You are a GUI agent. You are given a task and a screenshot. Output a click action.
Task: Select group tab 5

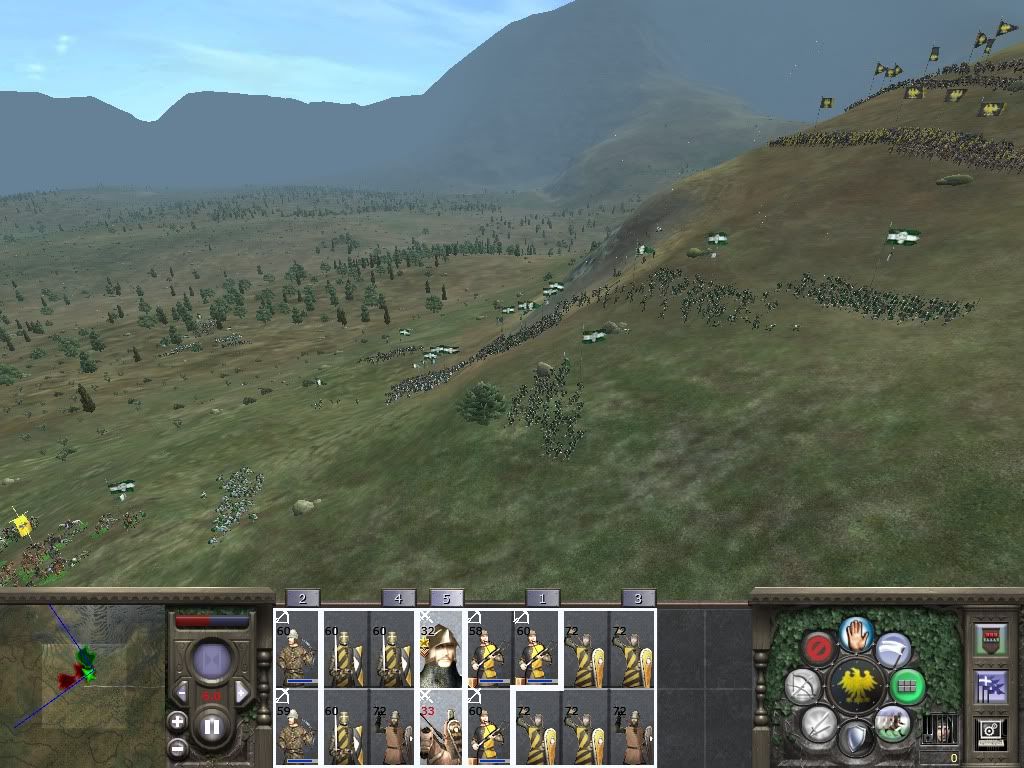click(x=446, y=598)
